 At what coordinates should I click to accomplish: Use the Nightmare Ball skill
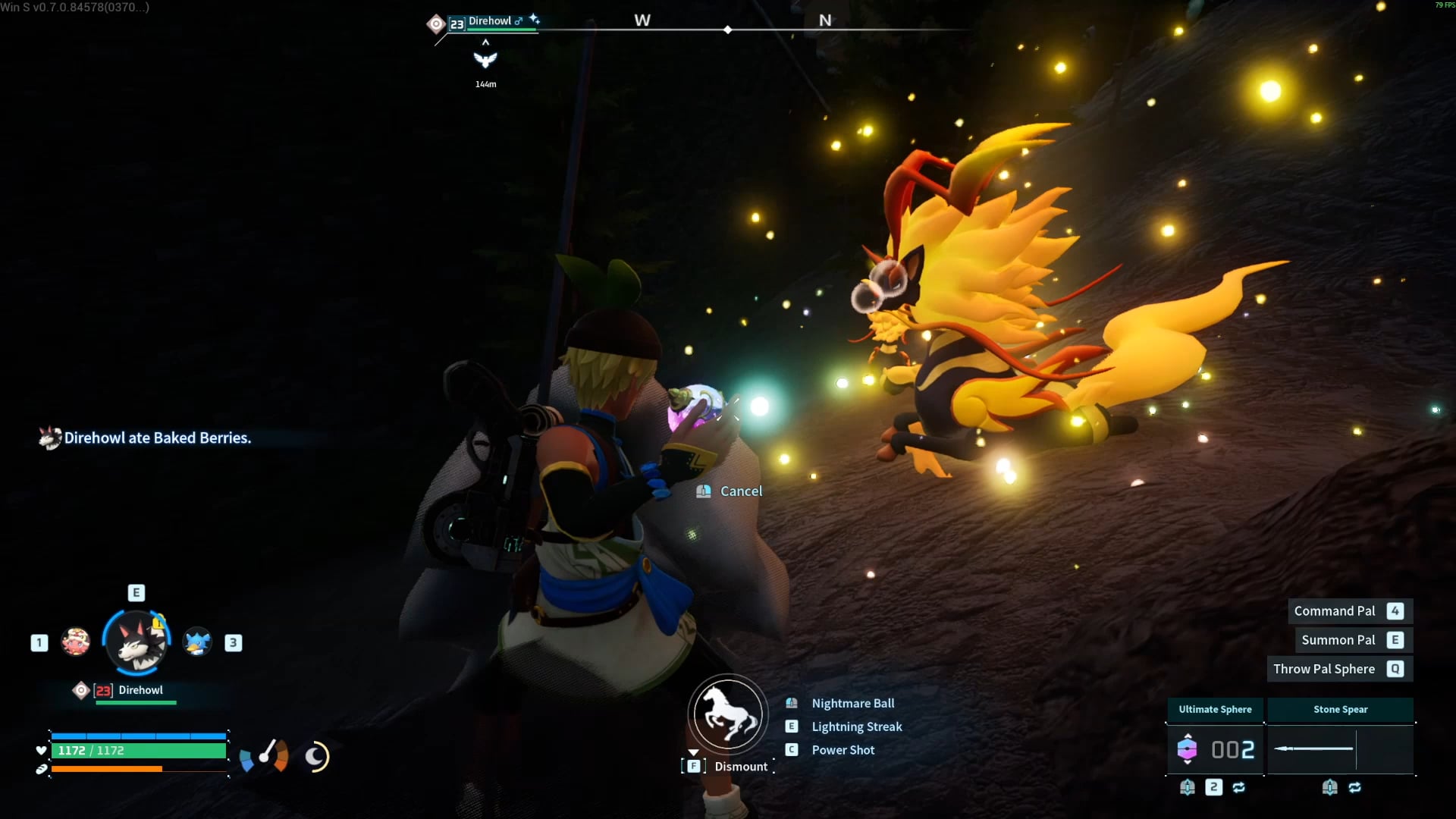click(852, 704)
